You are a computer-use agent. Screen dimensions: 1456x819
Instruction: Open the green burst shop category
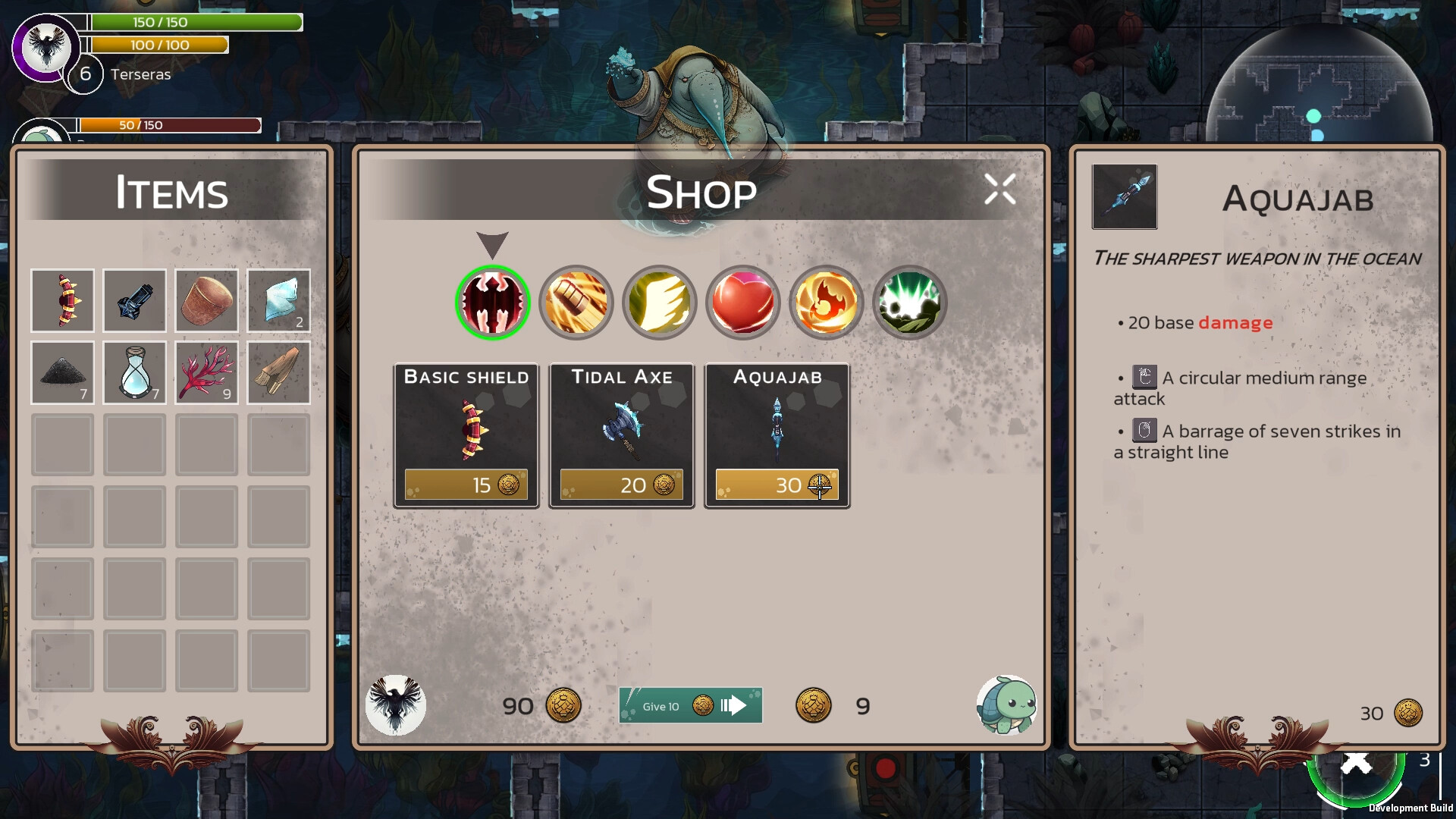coord(909,303)
